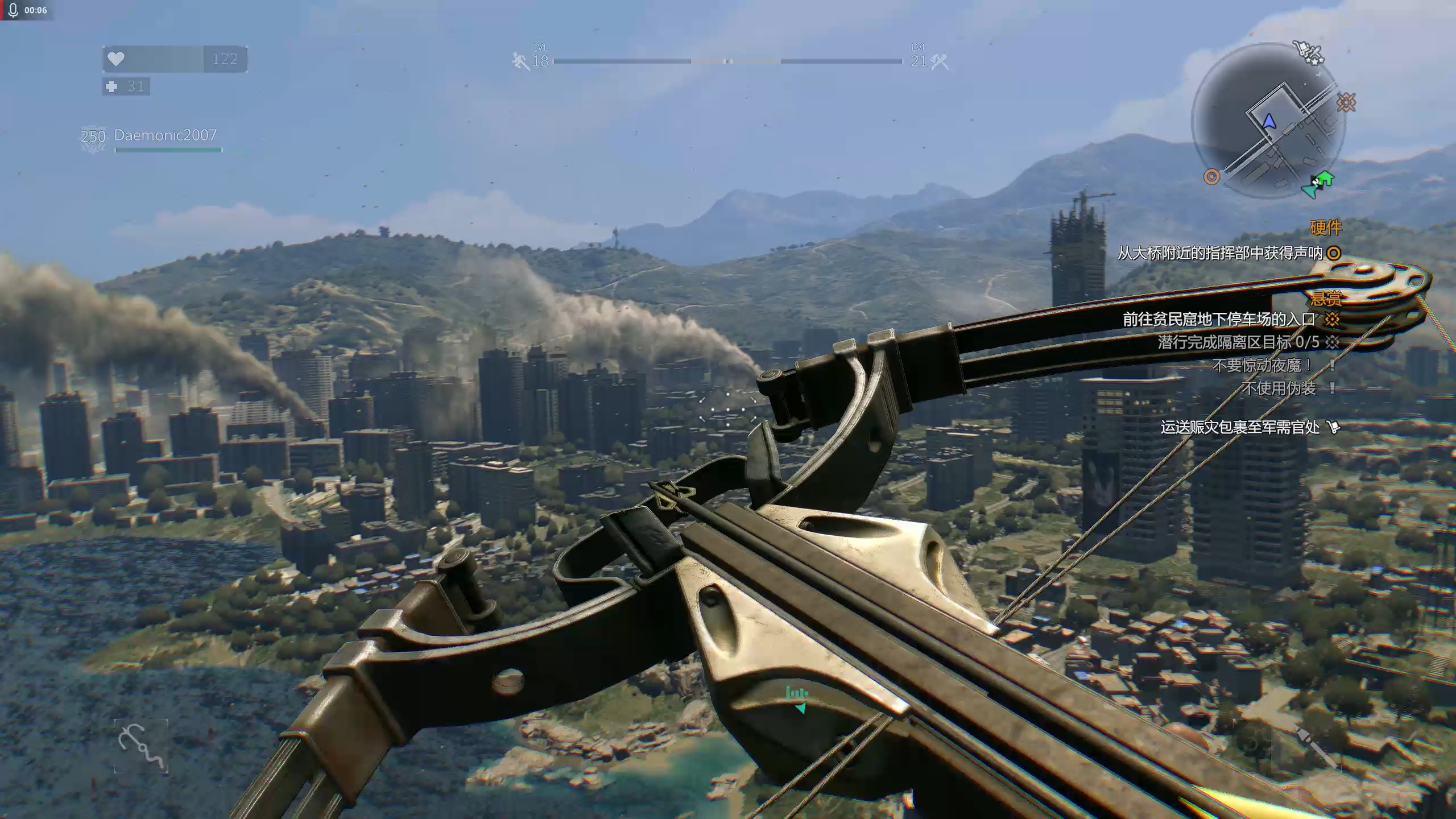Click the circular minimap
Image resolution: width=1456 pixels, height=819 pixels.
pos(1269,121)
